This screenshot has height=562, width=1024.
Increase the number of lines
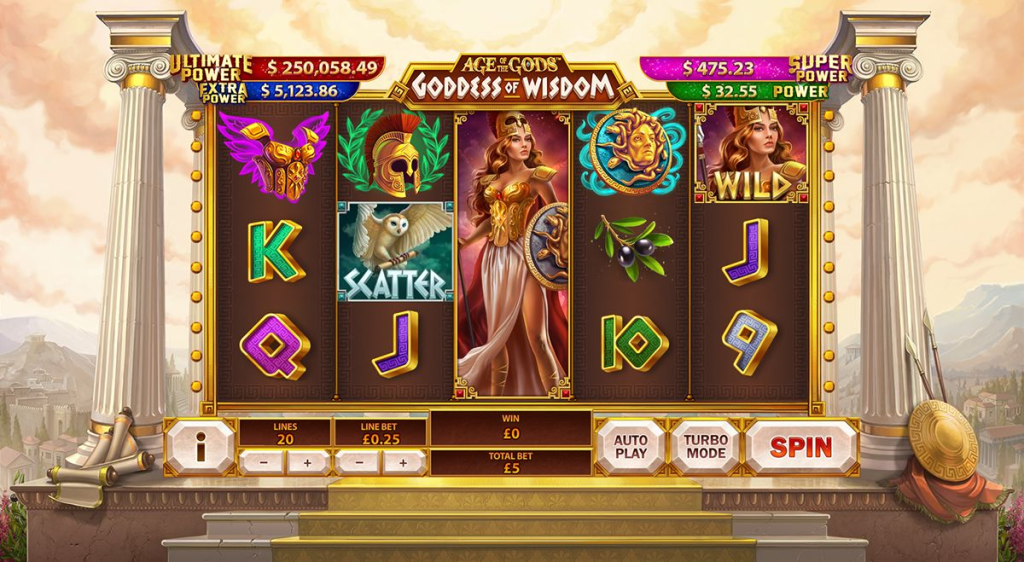coord(308,463)
